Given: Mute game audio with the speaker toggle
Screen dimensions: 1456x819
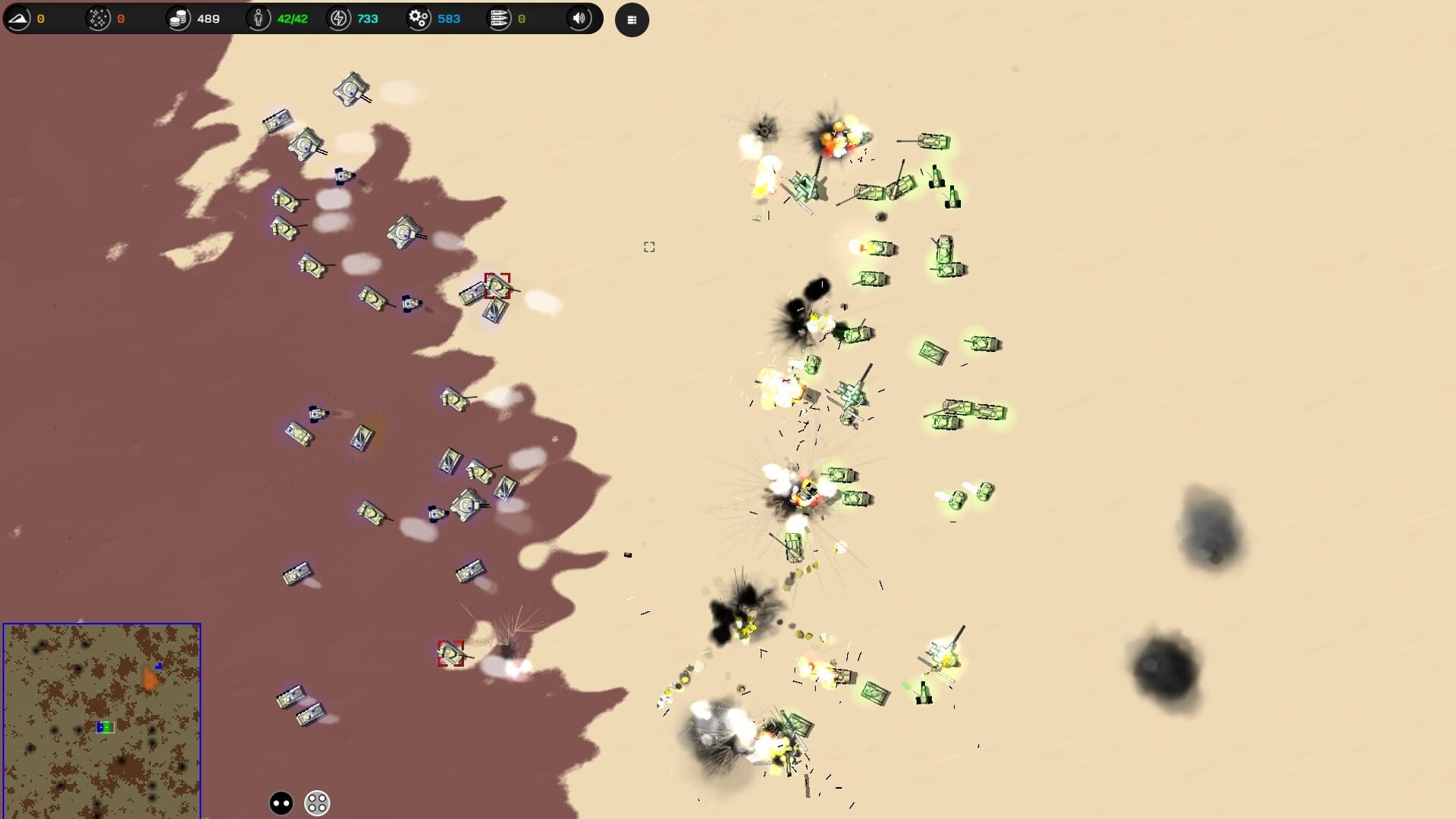Looking at the screenshot, I should click(x=580, y=19).
